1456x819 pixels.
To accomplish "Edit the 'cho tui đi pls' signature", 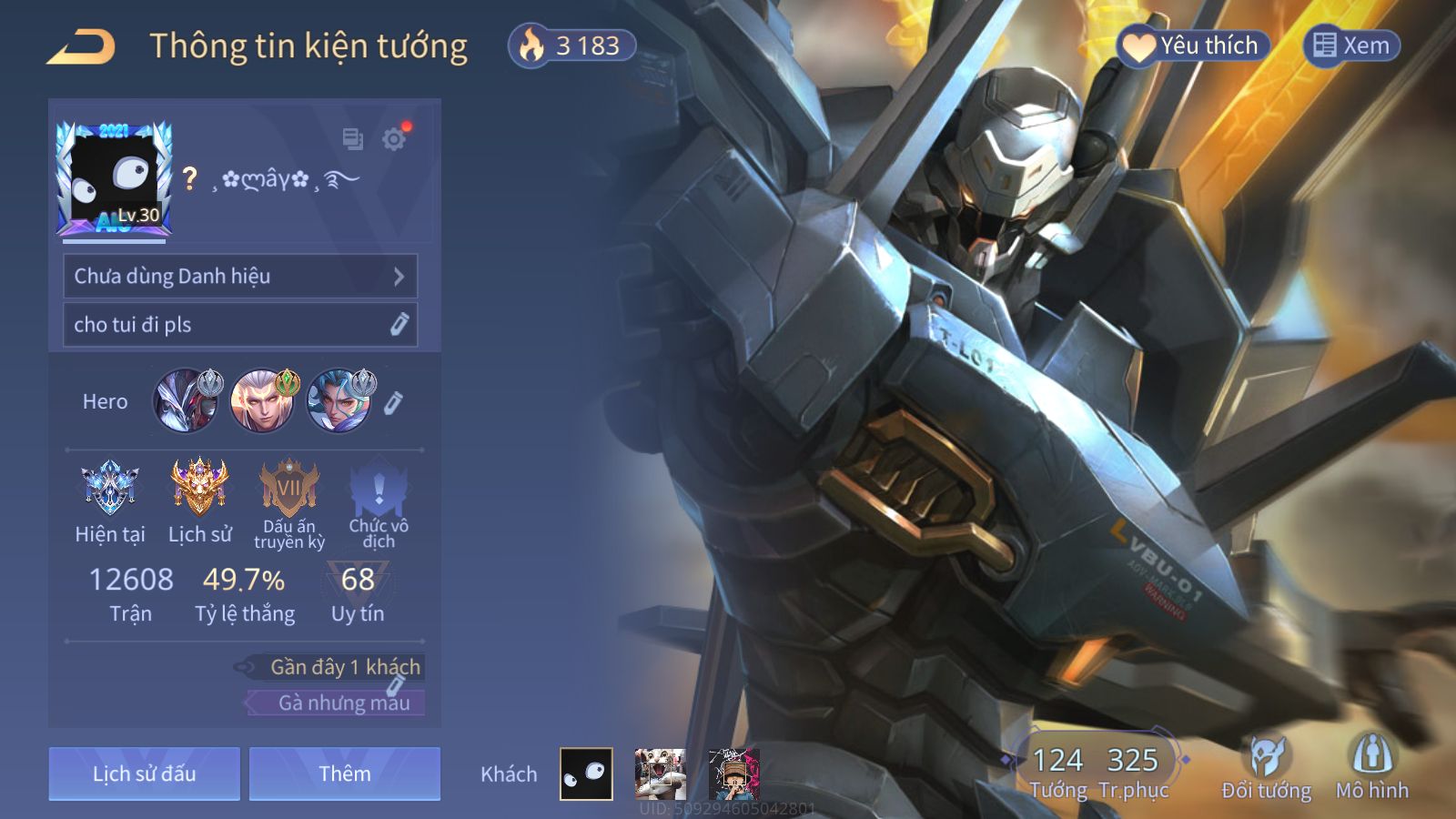I will click(x=399, y=325).
